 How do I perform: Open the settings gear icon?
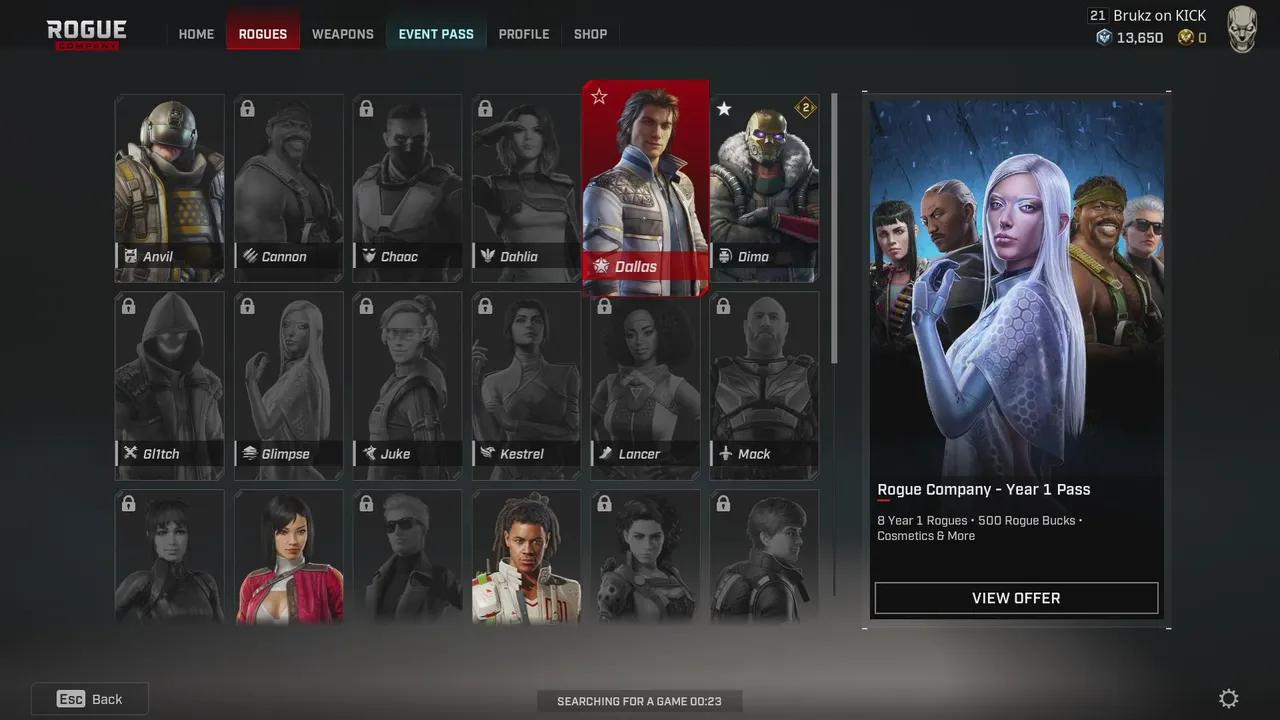(1228, 698)
